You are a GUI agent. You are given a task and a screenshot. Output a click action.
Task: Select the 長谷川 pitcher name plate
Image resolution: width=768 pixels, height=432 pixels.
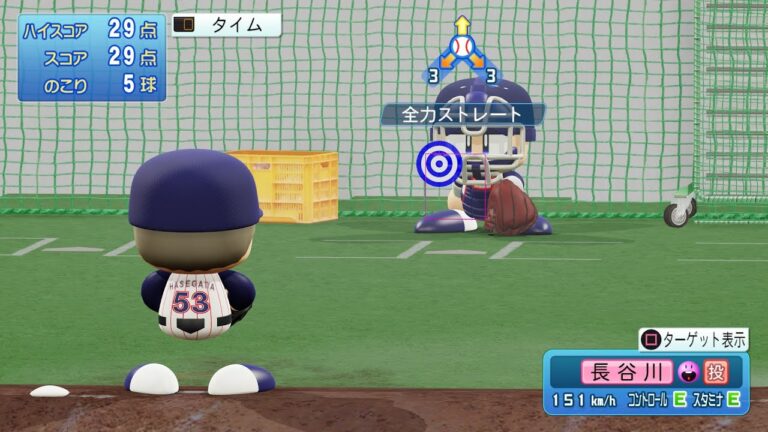click(x=625, y=373)
